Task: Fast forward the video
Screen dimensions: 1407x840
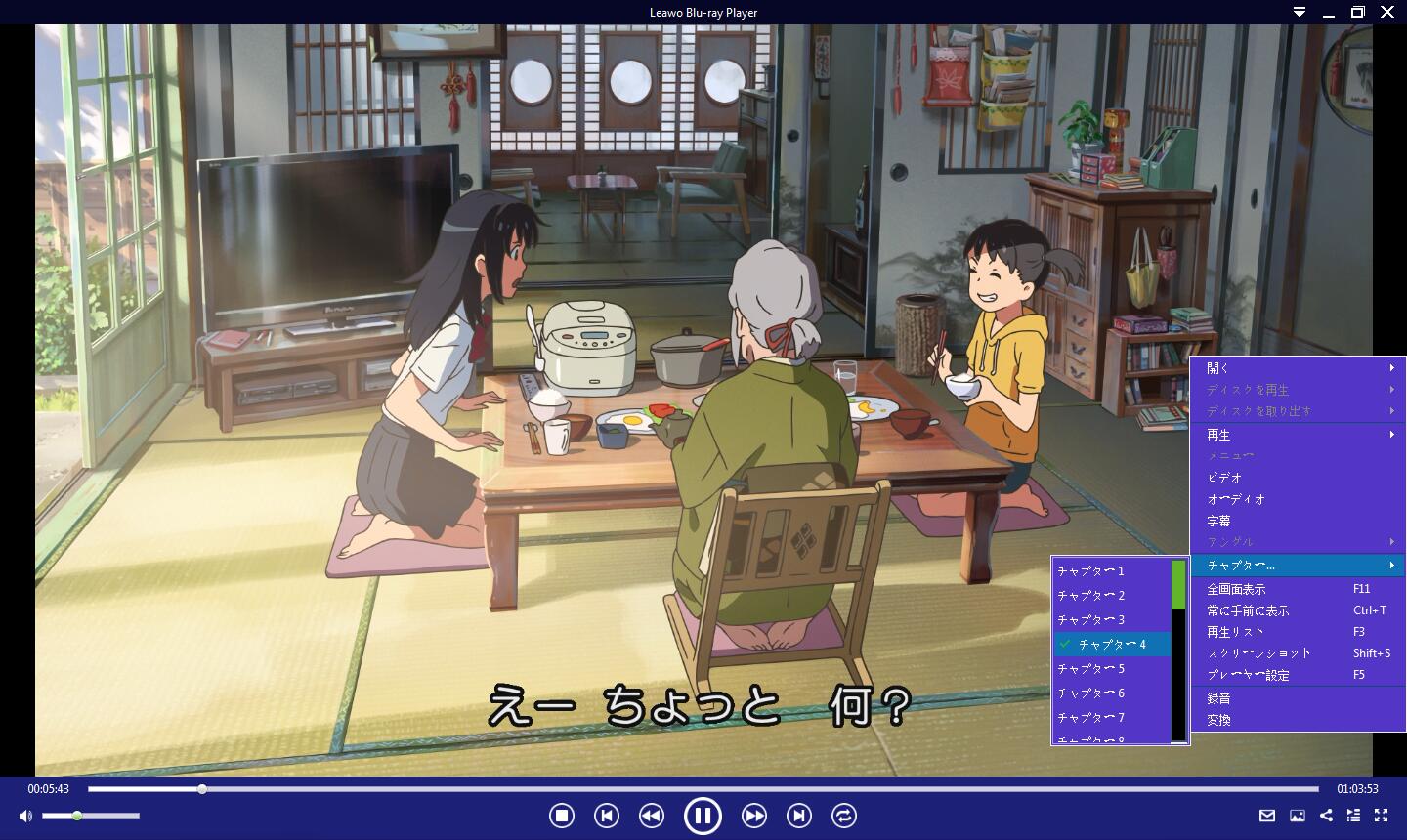Action: (x=753, y=816)
